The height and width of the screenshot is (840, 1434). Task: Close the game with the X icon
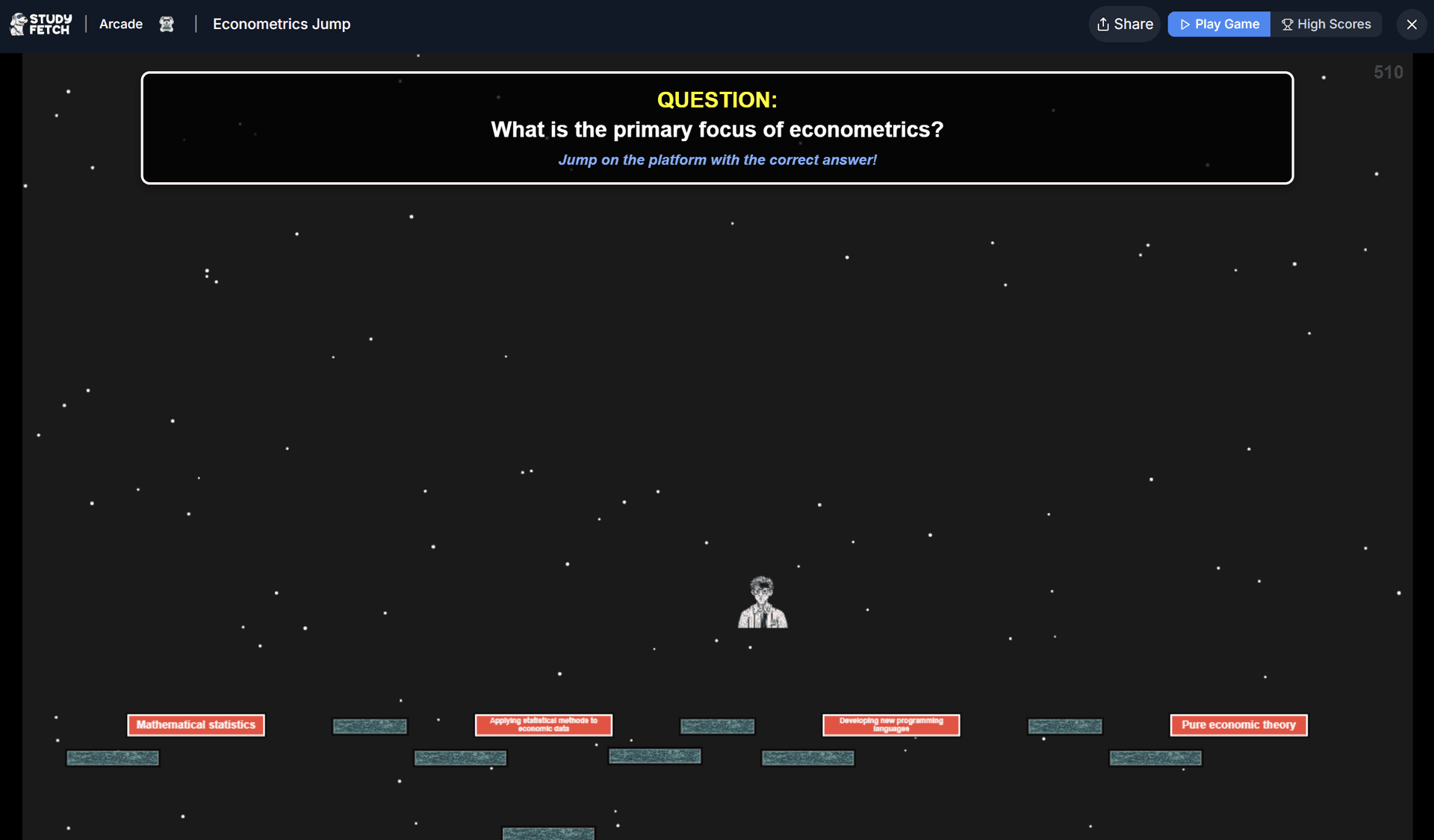coord(1412,24)
